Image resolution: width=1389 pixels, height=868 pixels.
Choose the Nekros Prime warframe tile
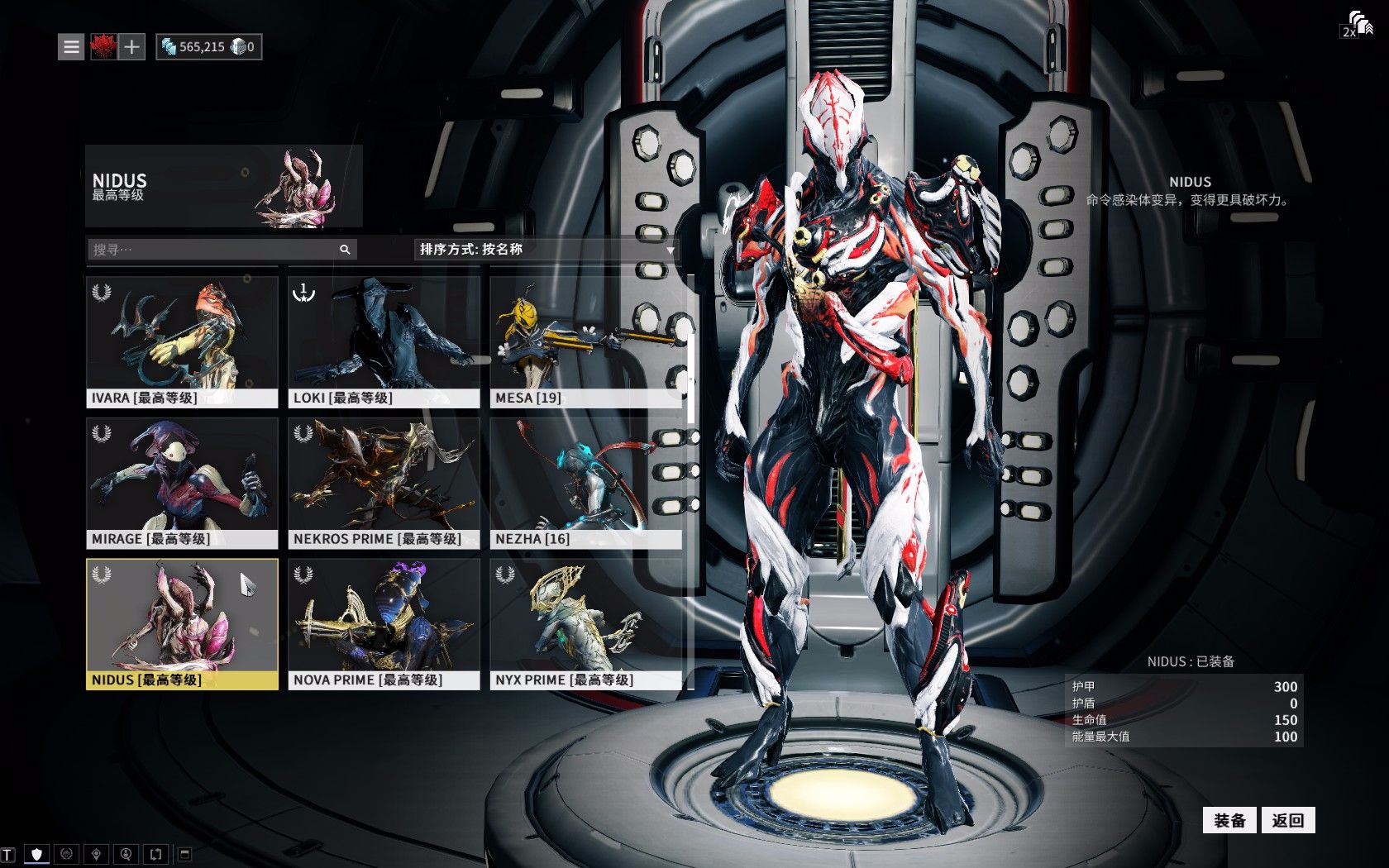(x=384, y=483)
